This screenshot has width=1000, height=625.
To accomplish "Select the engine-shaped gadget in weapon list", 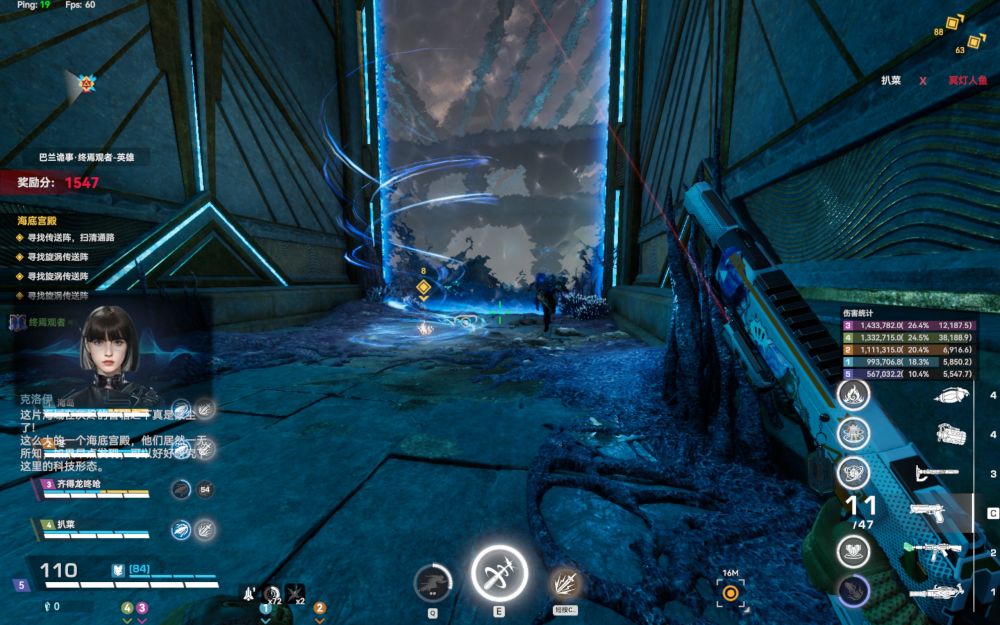I will coord(949,434).
